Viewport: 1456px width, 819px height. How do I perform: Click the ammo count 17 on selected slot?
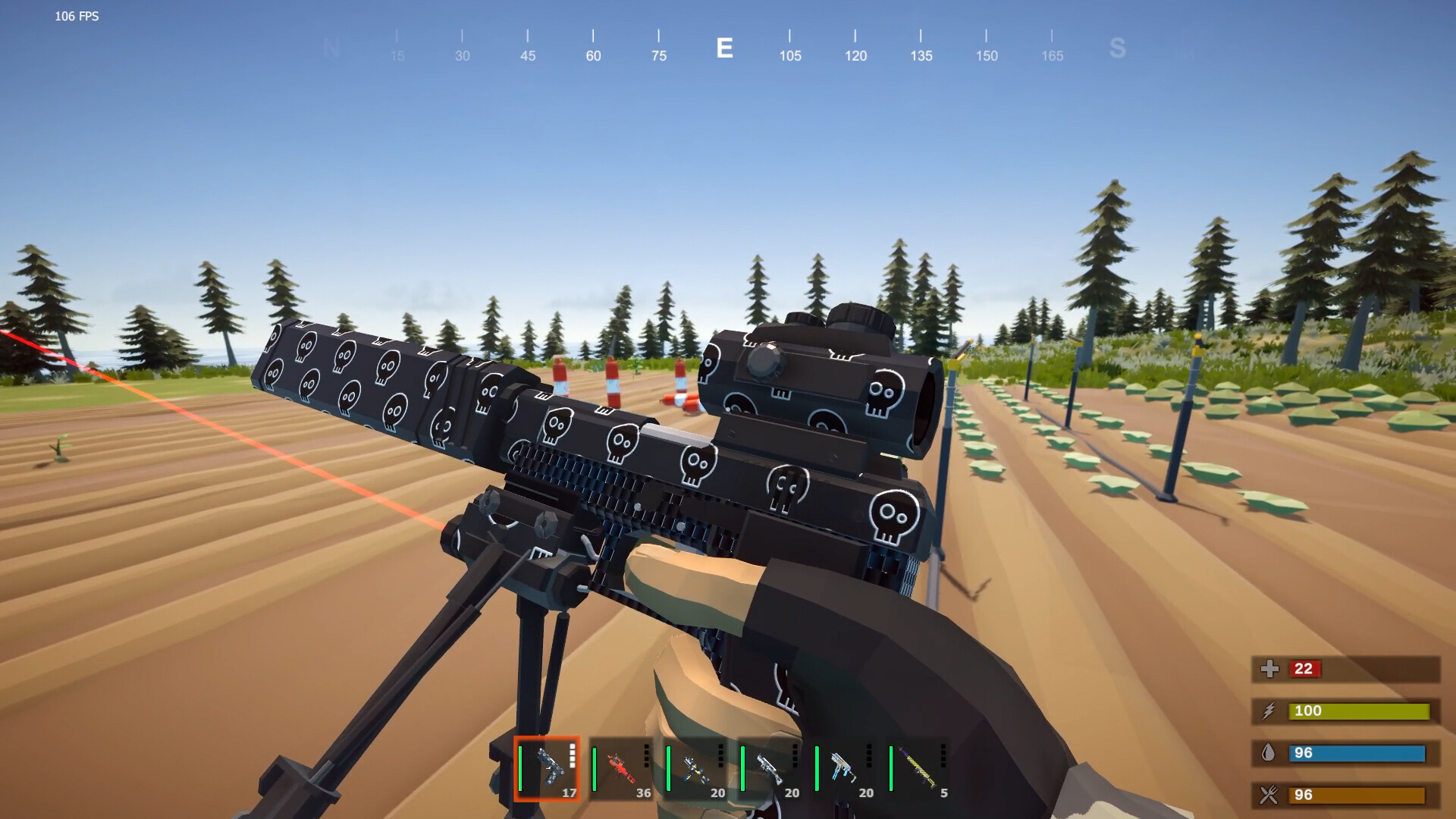568,792
